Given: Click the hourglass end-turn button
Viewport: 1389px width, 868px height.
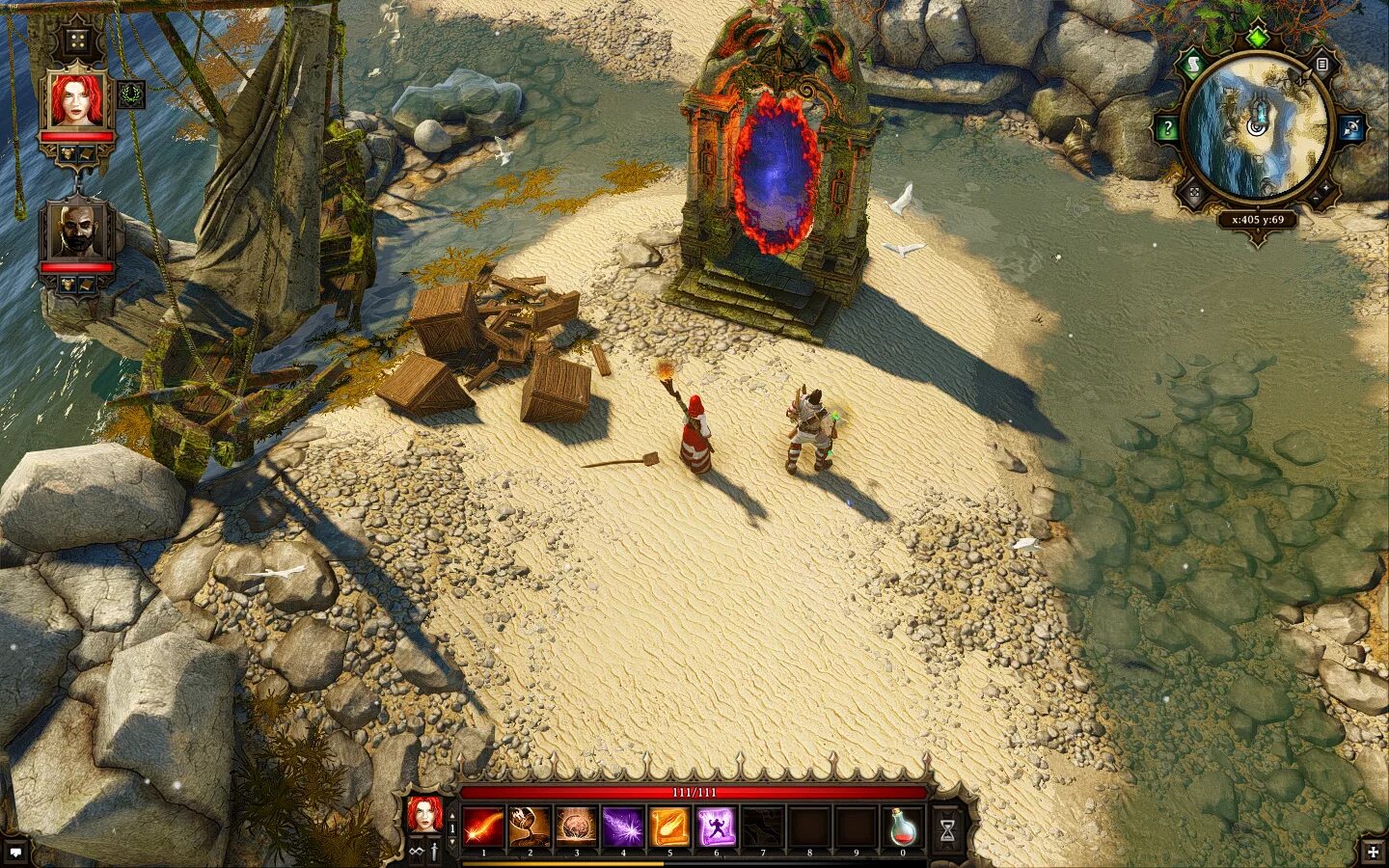Looking at the screenshot, I should [948, 827].
